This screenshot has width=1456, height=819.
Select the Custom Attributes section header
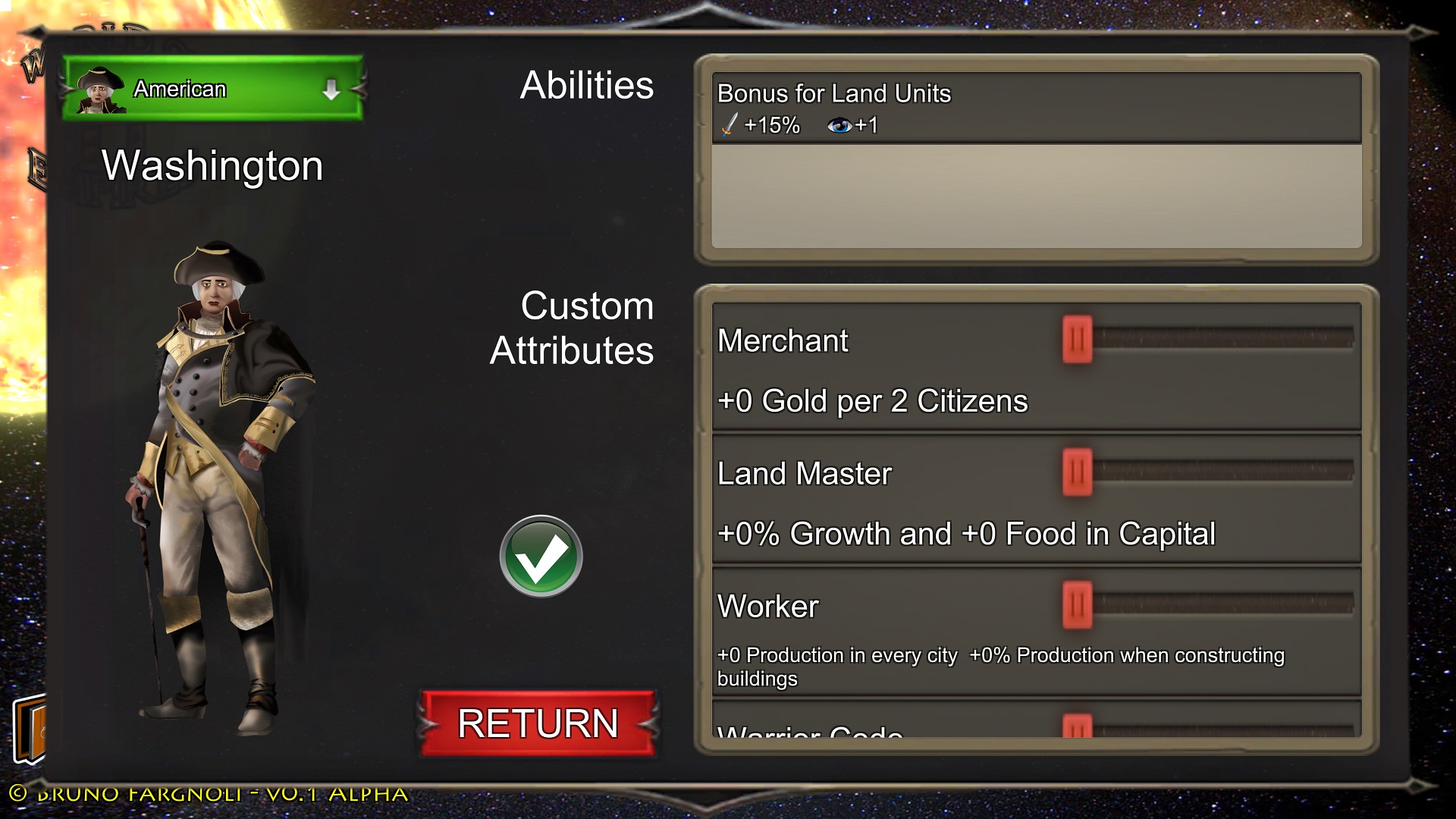(573, 328)
